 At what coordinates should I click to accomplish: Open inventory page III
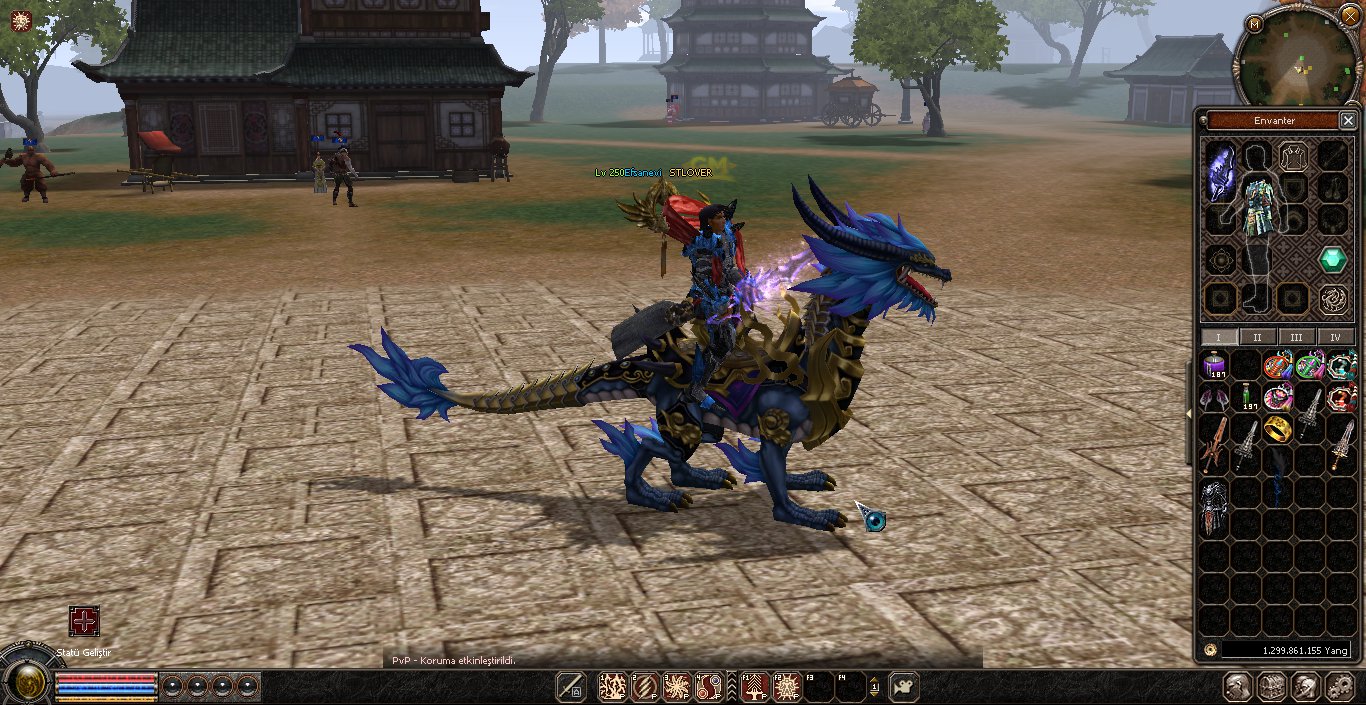[1296, 337]
